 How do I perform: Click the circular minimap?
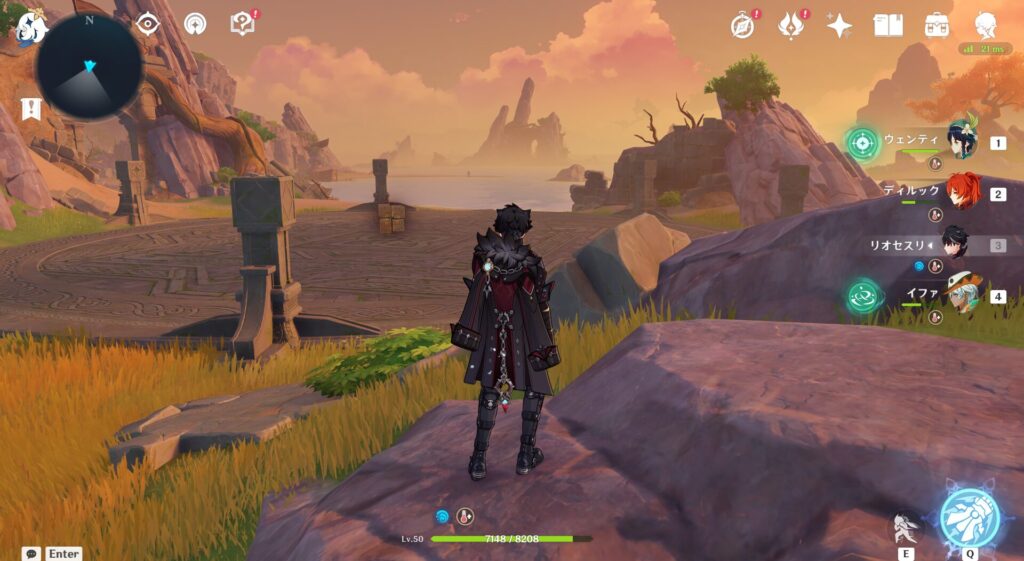pos(88,66)
